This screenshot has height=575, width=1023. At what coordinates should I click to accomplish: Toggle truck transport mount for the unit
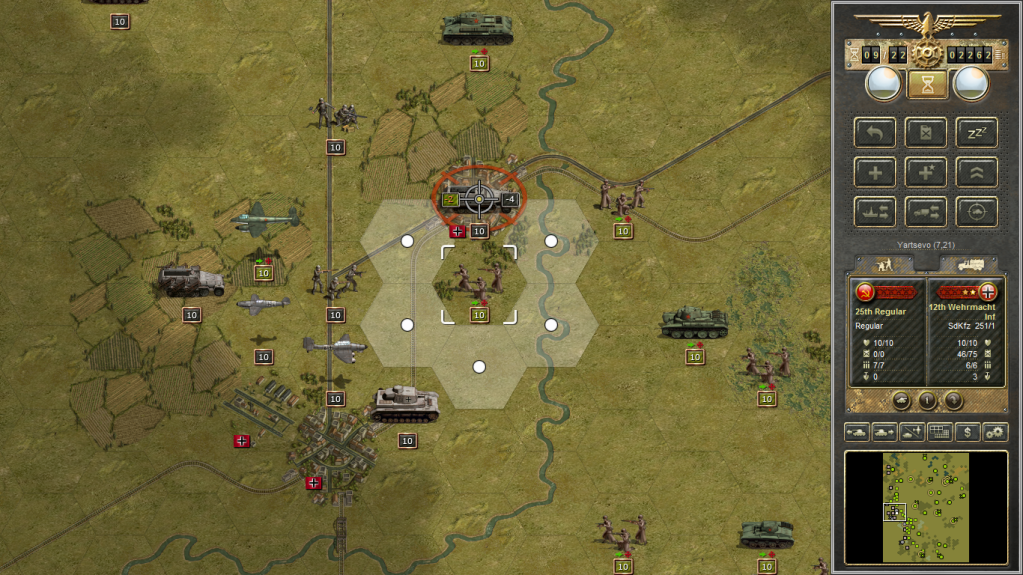point(926,211)
